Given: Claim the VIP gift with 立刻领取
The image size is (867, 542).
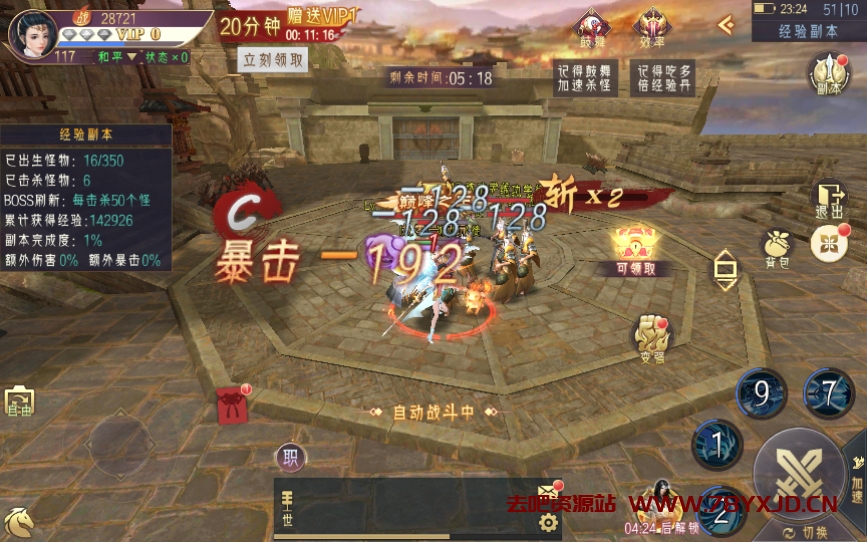Looking at the screenshot, I should pos(274,59).
